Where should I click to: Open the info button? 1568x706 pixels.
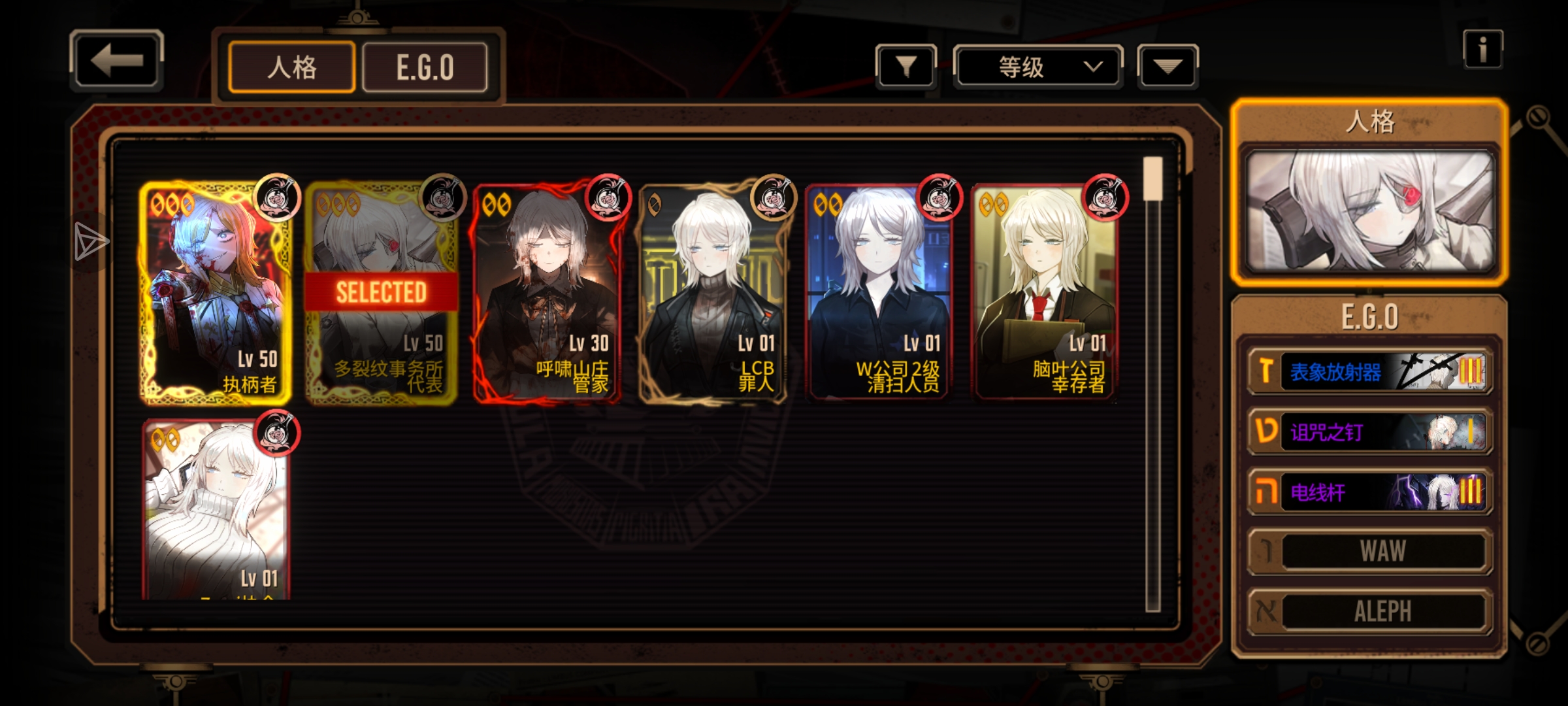(1482, 50)
